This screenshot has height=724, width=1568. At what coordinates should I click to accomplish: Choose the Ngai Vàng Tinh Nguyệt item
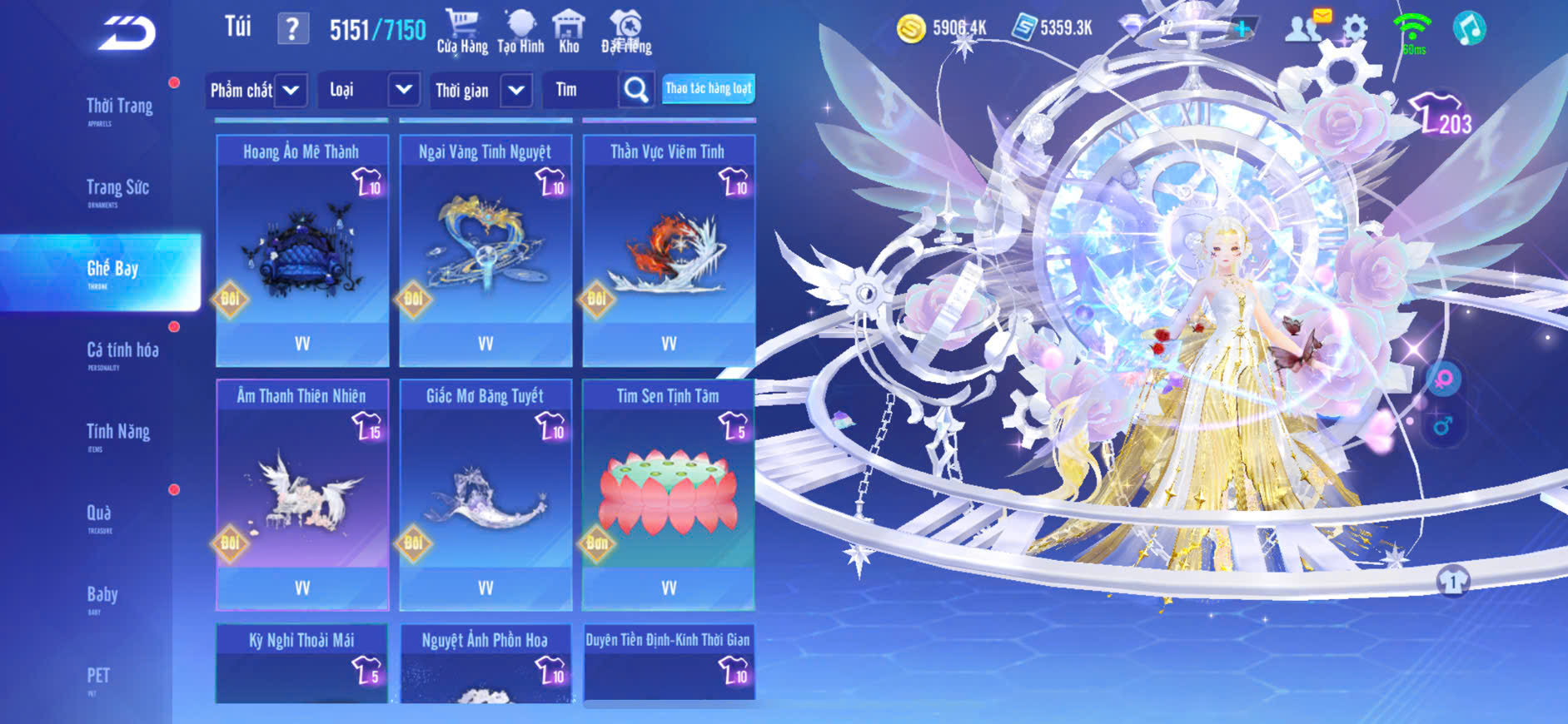485,250
